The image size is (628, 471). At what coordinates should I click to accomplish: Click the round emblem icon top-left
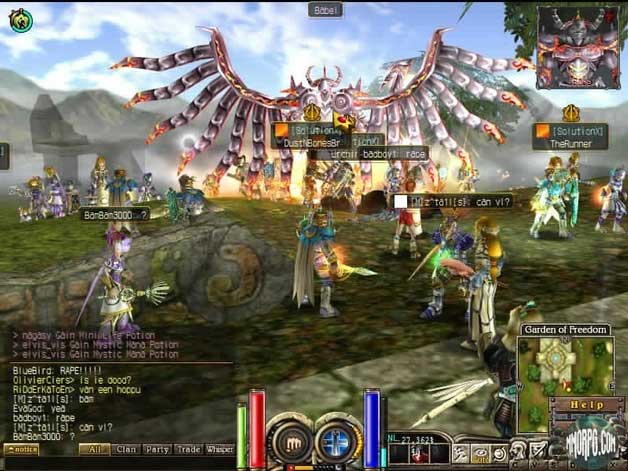[x=19, y=18]
